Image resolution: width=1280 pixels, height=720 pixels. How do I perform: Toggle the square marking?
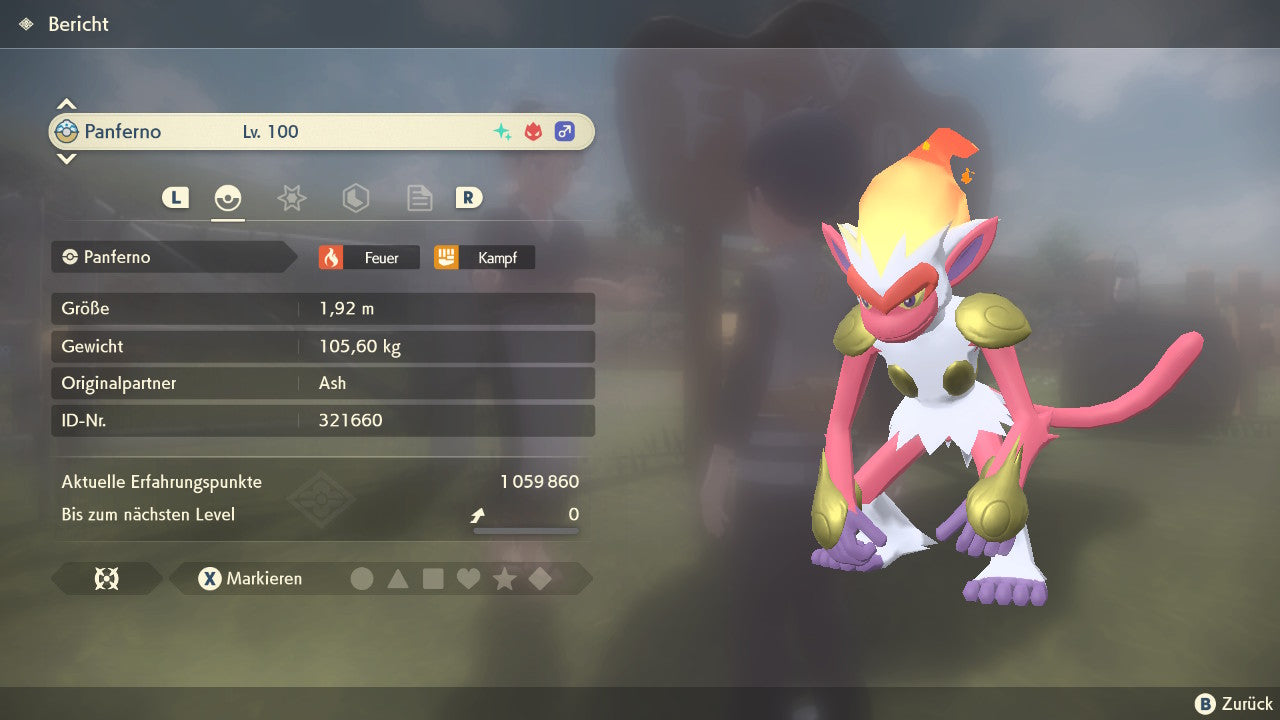433,578
